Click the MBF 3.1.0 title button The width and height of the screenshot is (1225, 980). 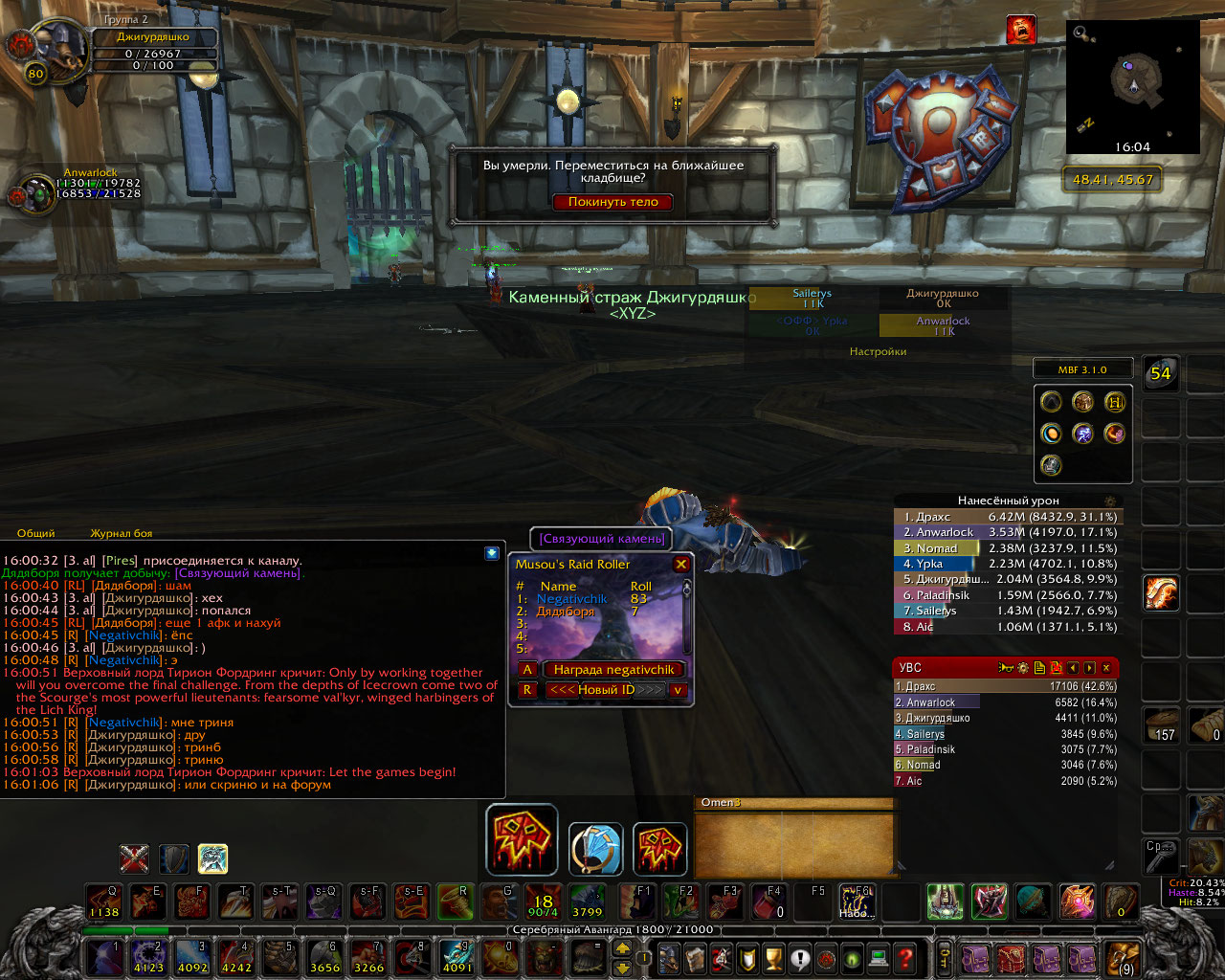click(1082, 369)
